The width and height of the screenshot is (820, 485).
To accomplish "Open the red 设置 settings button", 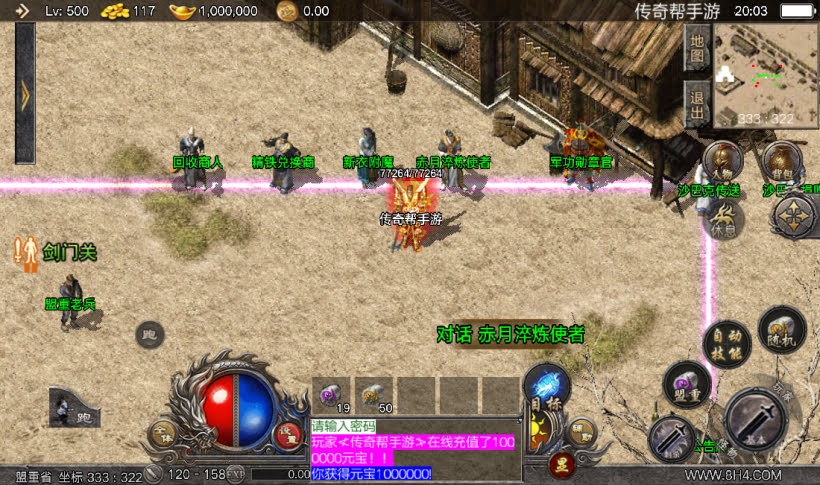I will tap(288, 435).
